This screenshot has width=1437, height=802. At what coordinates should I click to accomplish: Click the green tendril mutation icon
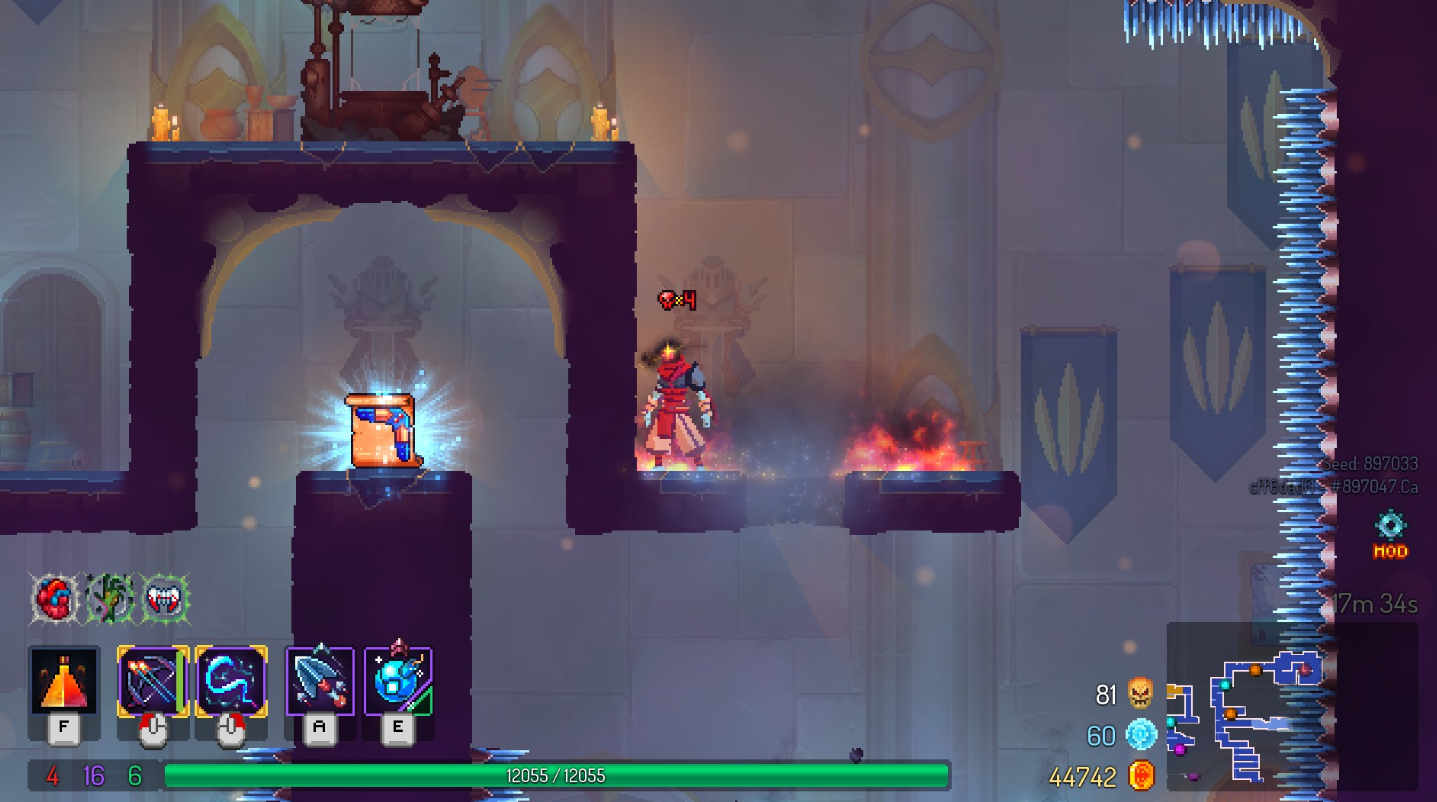110,599
